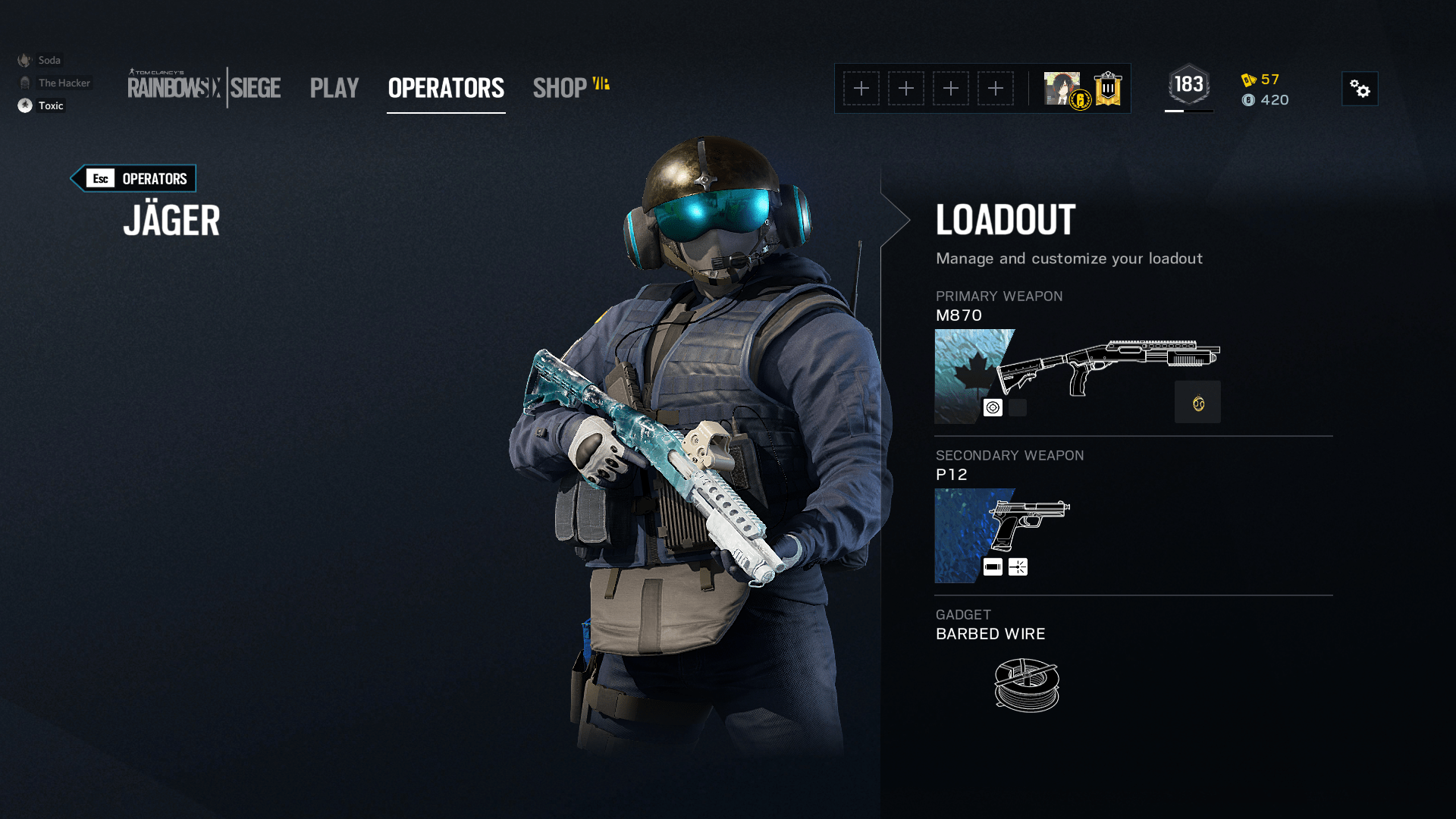Click the gold charm on the M870
The height and width of the screenshot is (819, 1456).
pyautogui.click(x=1197, y=402)
